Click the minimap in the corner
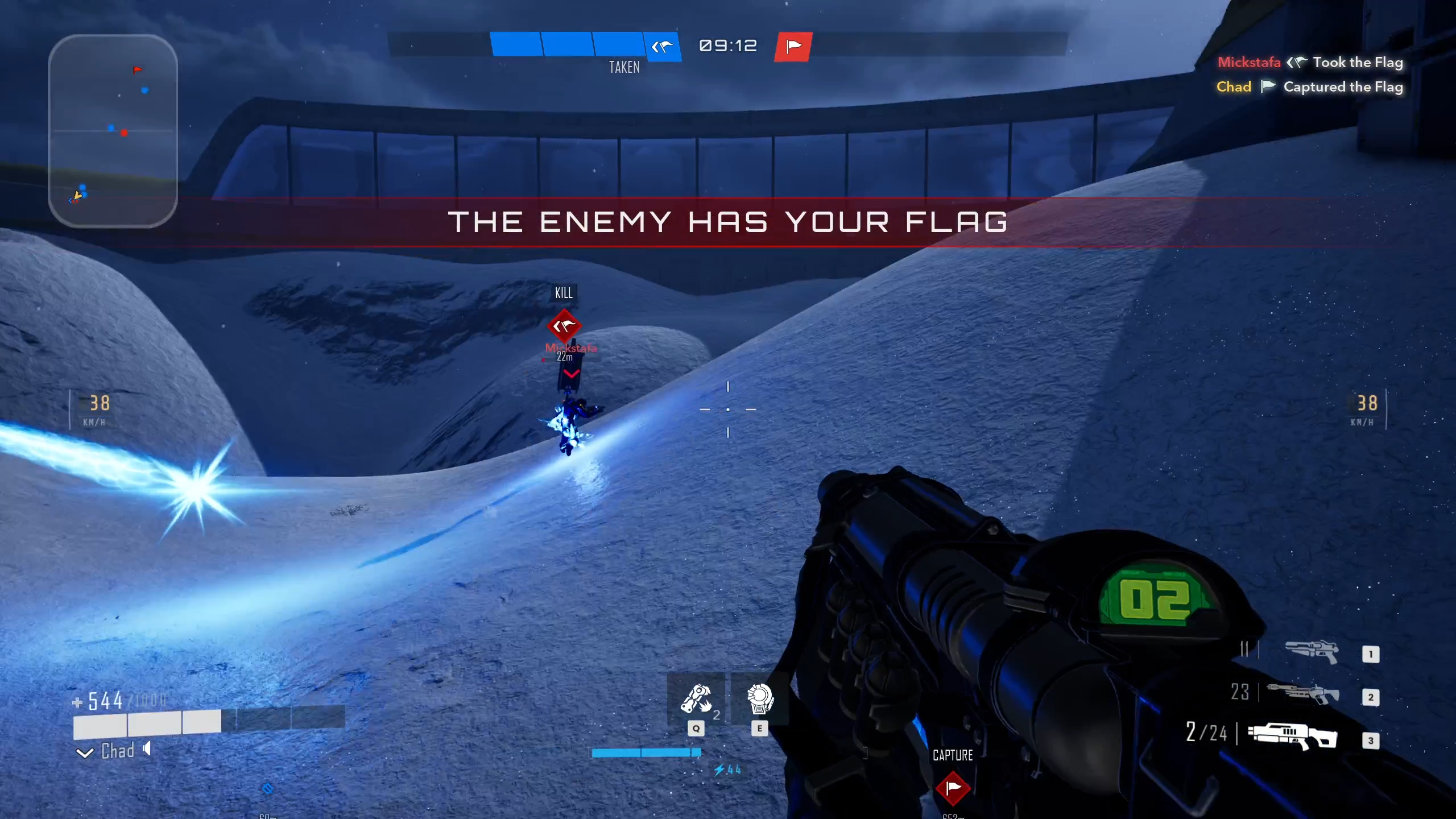 coord(113,131)
